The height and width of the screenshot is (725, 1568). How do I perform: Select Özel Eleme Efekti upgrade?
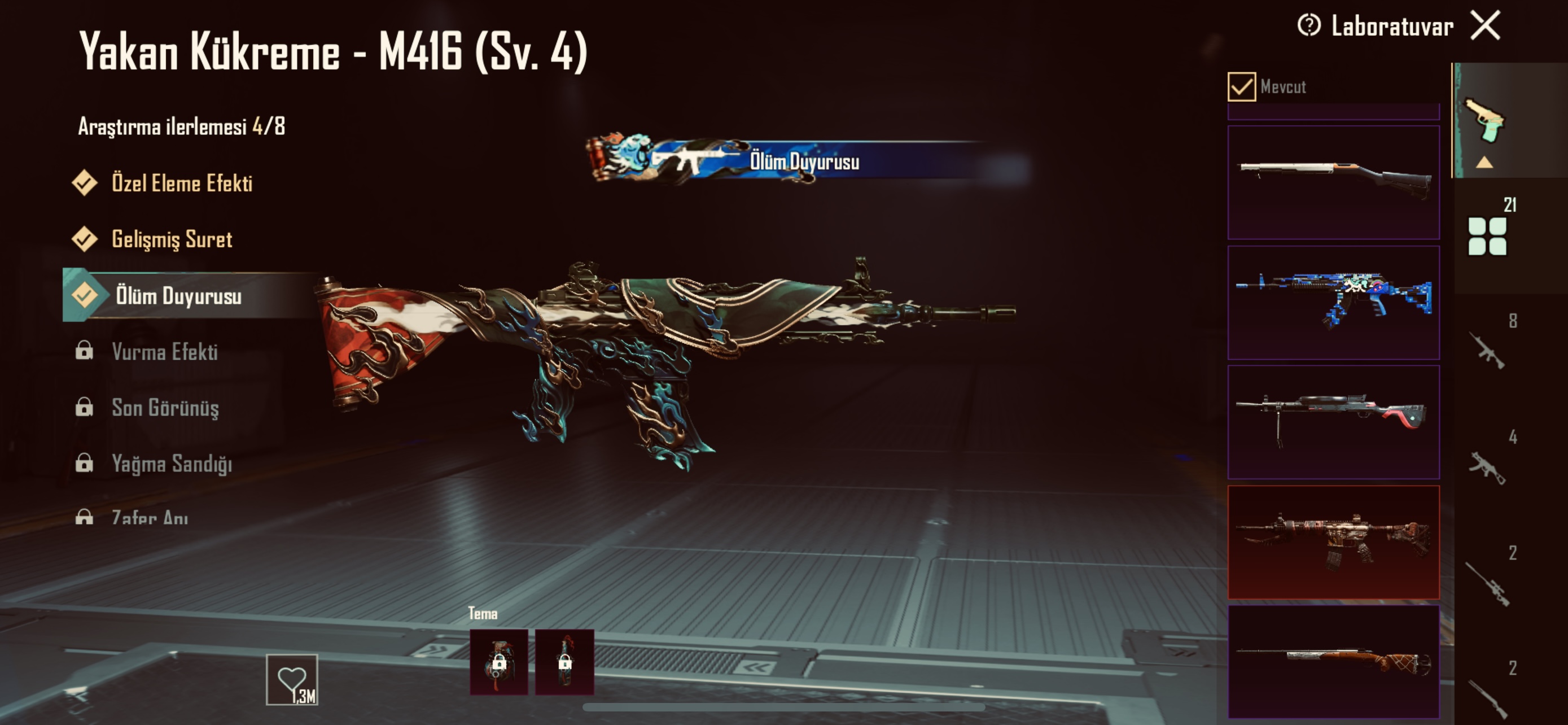[x=181, y=184]
